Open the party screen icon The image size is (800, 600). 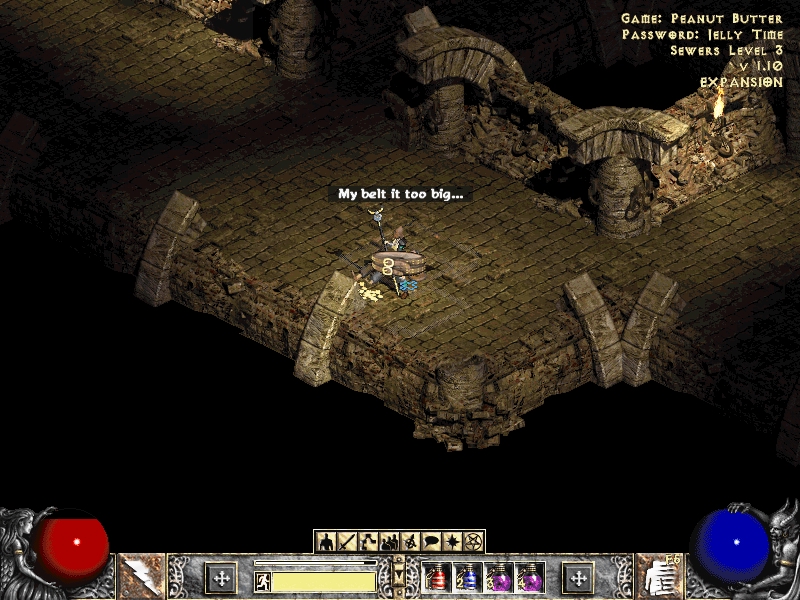pos(389,542)
